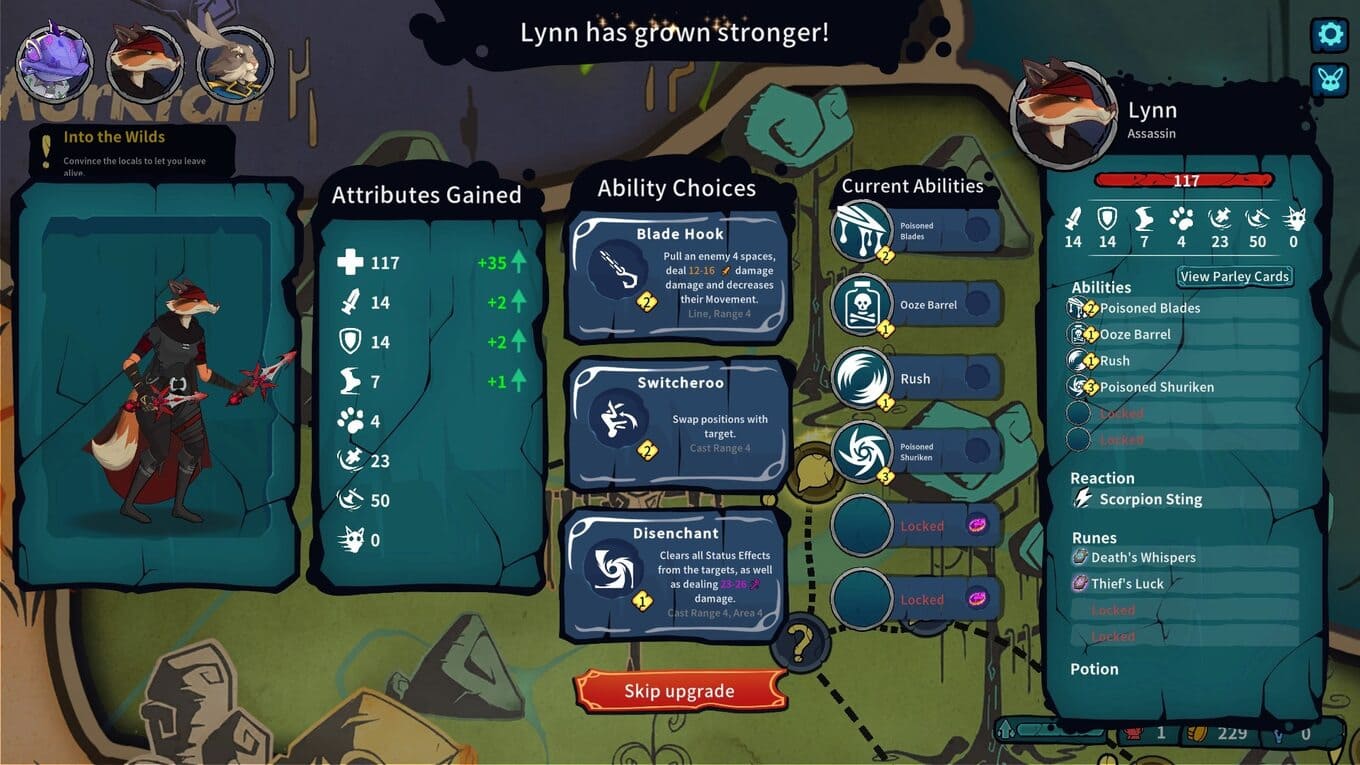The width and height of the screenshot is (1360, 765).
Task: Pick the Disenchant ability card
Action: pos(673,573)
